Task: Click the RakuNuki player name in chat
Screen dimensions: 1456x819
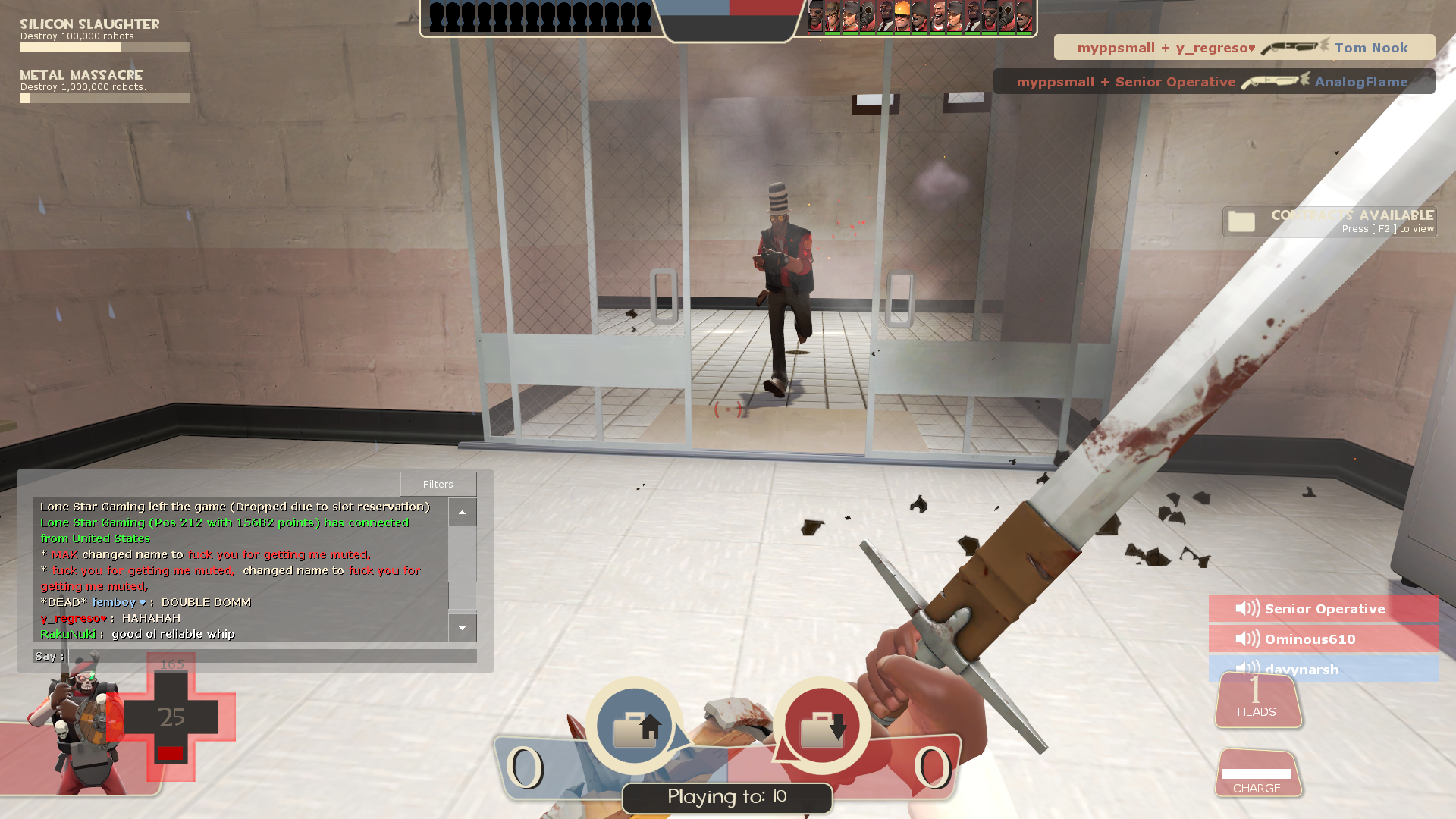Action: (x=68, y=634)
